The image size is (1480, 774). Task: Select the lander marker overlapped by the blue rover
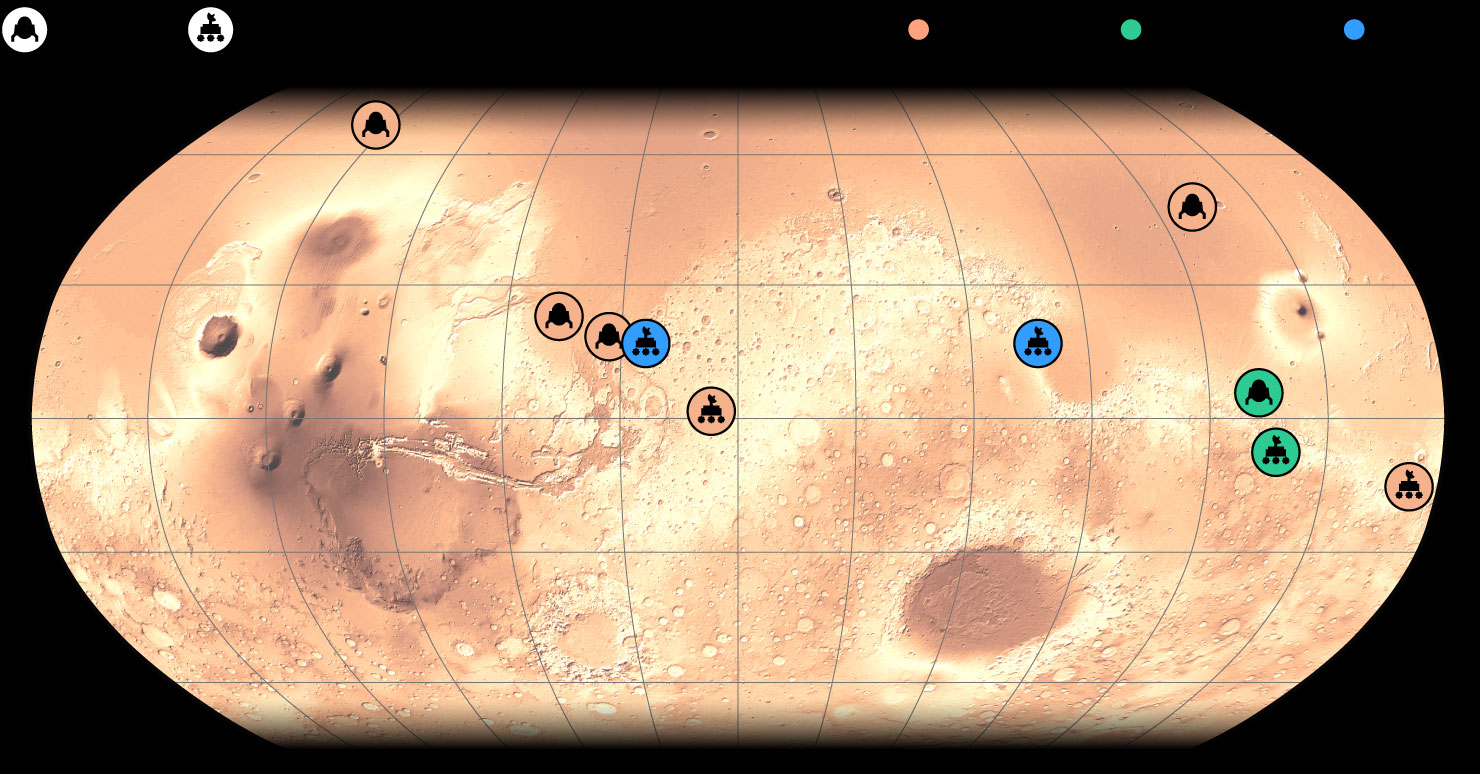point(603,335)
